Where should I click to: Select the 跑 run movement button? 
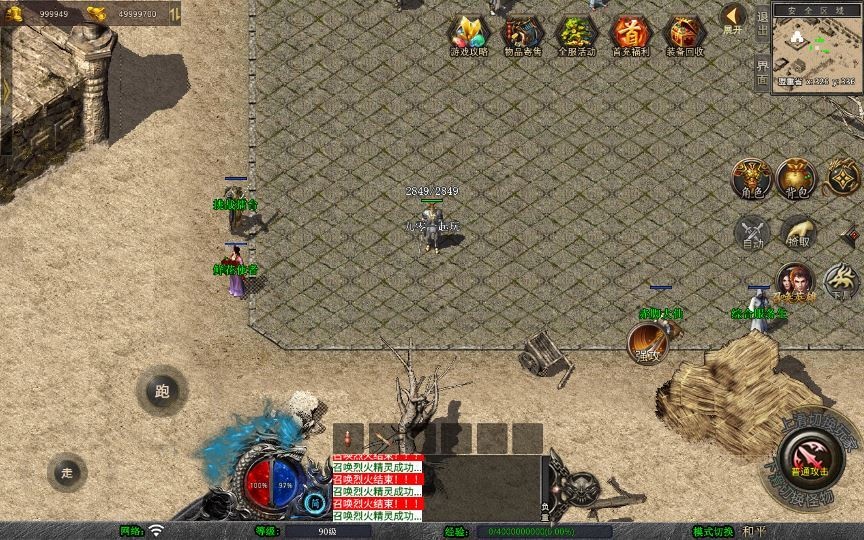tap(161, 392)
